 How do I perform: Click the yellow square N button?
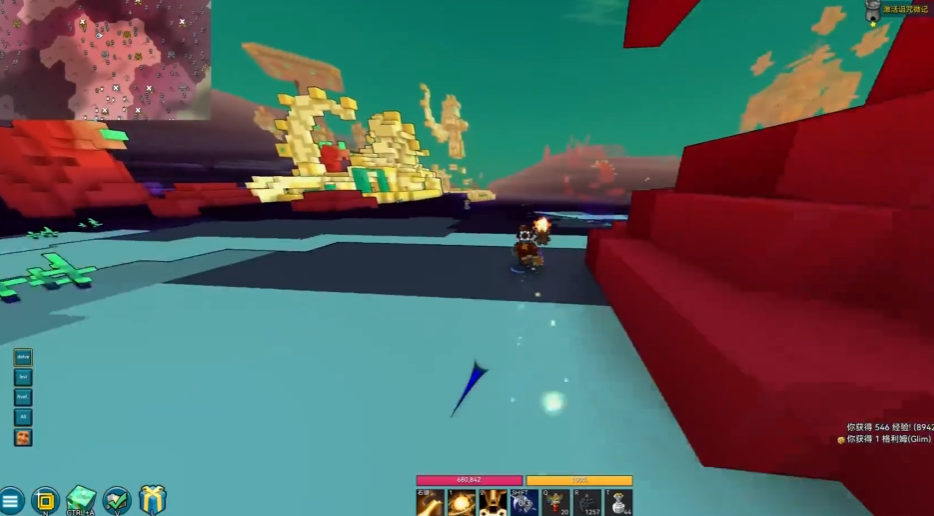(x=45, y=500)
